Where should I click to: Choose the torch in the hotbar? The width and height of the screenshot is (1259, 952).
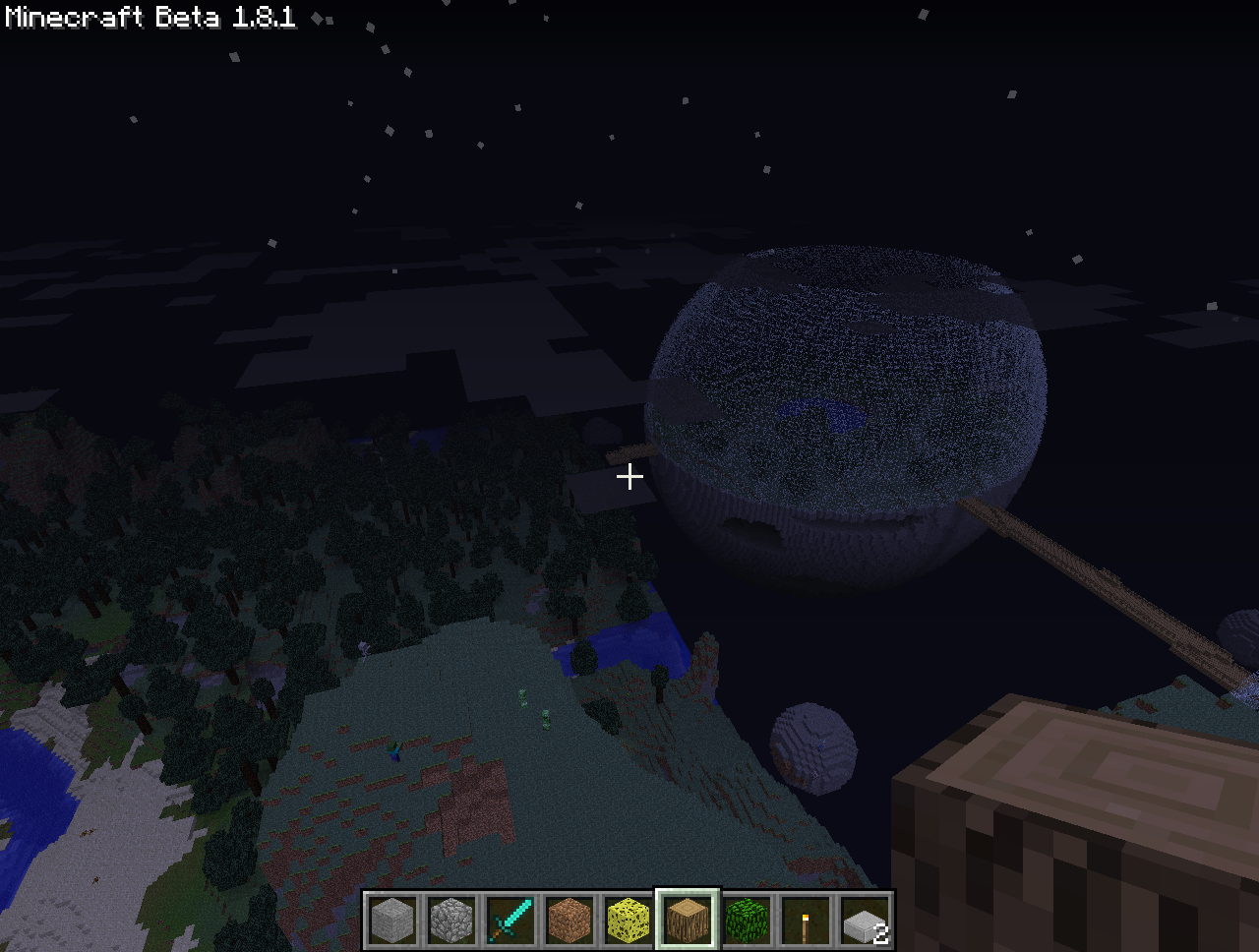pyautogui.click(x=806, y=921)
